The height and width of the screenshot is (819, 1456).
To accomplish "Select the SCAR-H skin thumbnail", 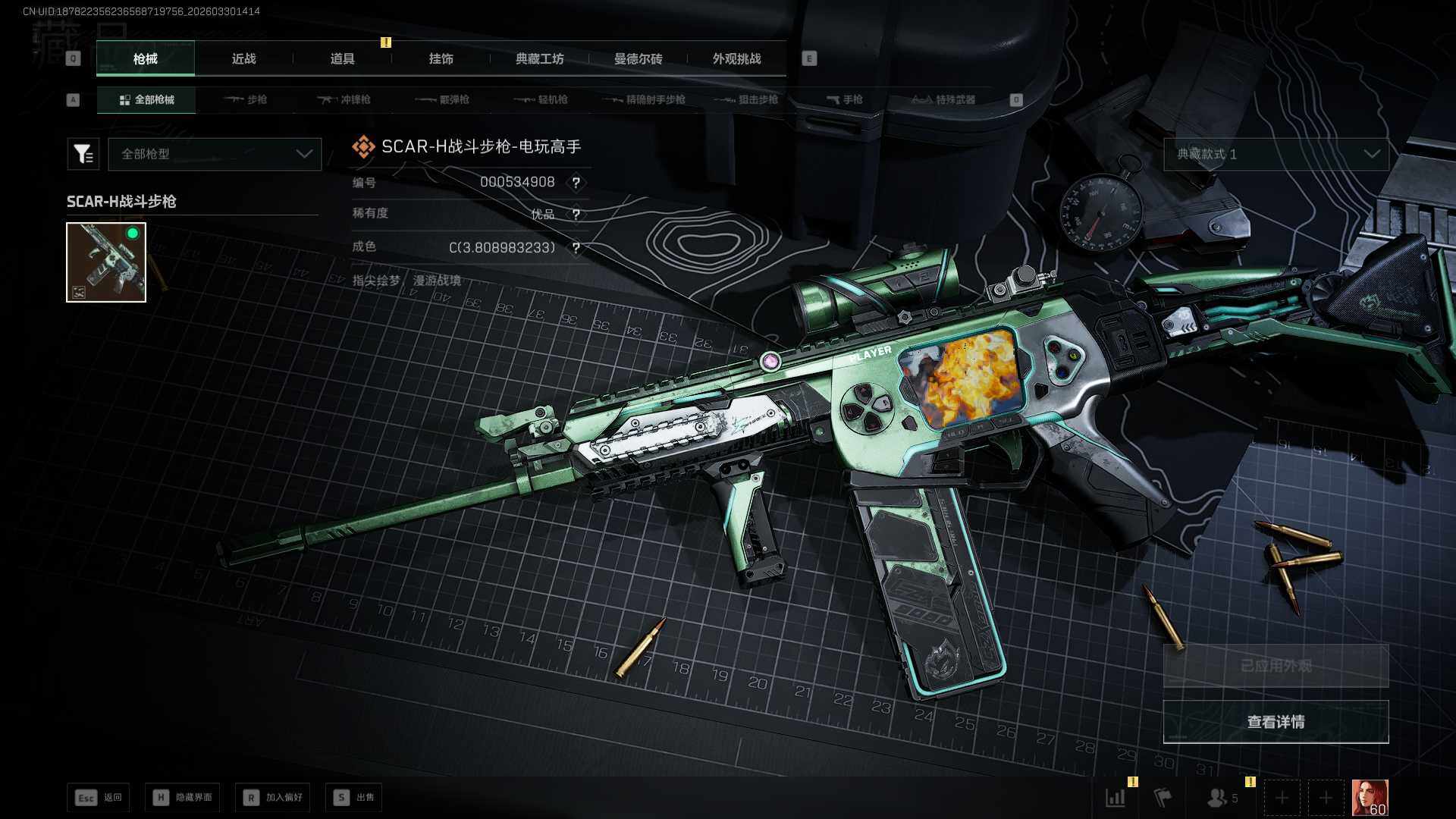I will pyautogui.click(x=106, y=262).
